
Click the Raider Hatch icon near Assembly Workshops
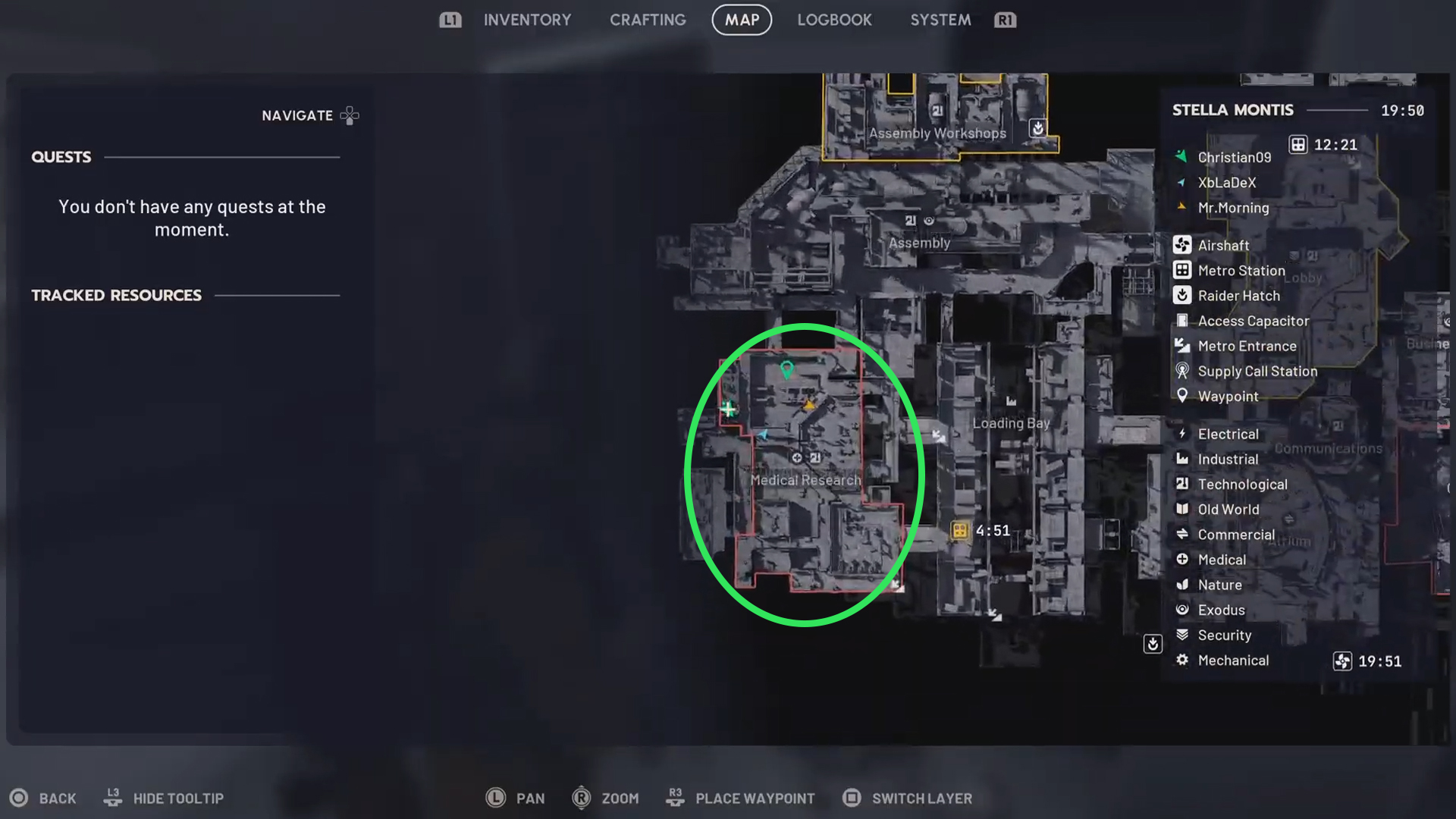pos(1037,129)
